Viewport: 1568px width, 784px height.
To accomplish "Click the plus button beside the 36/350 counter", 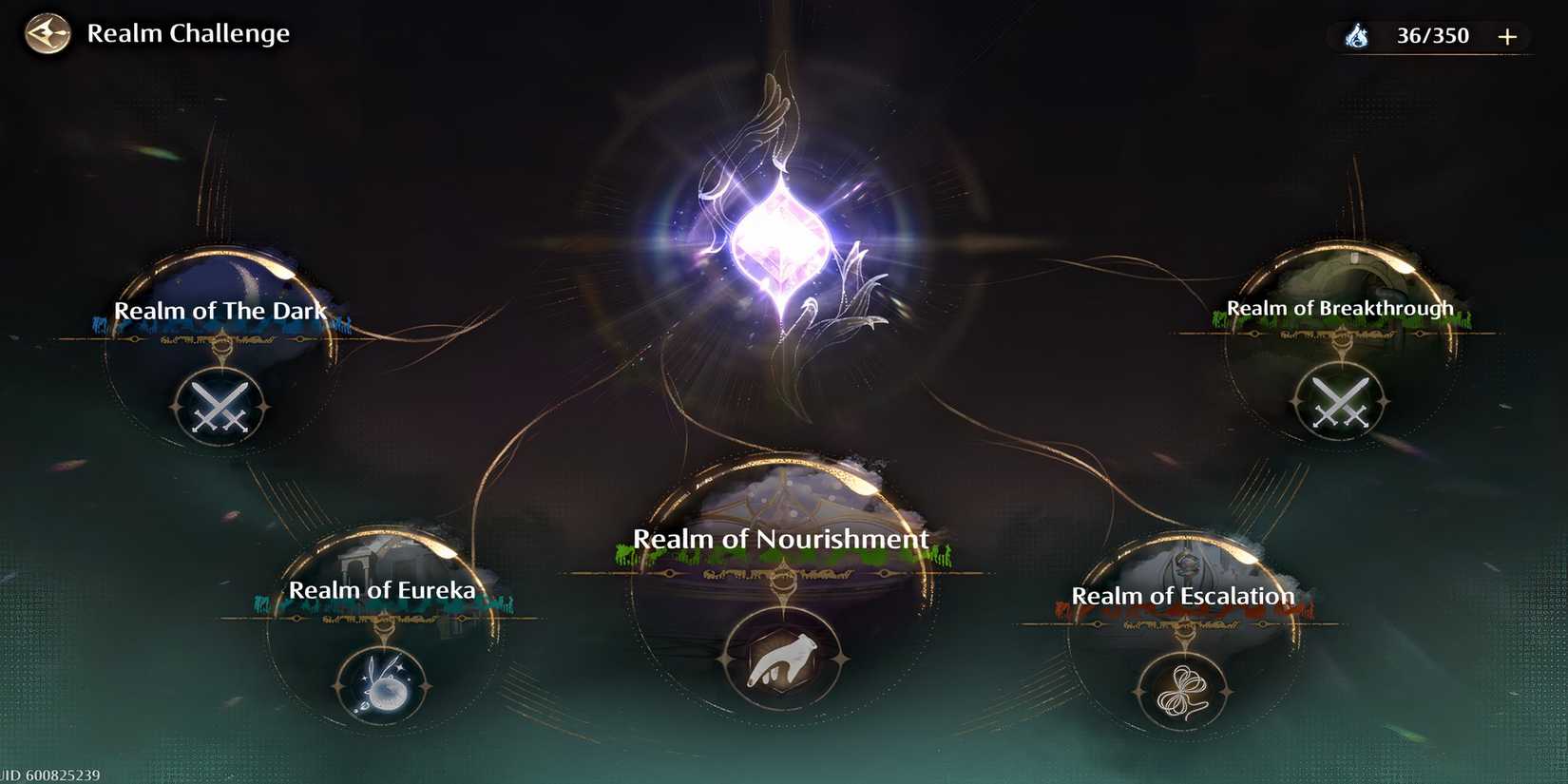I will click(x=1506, y=36).
